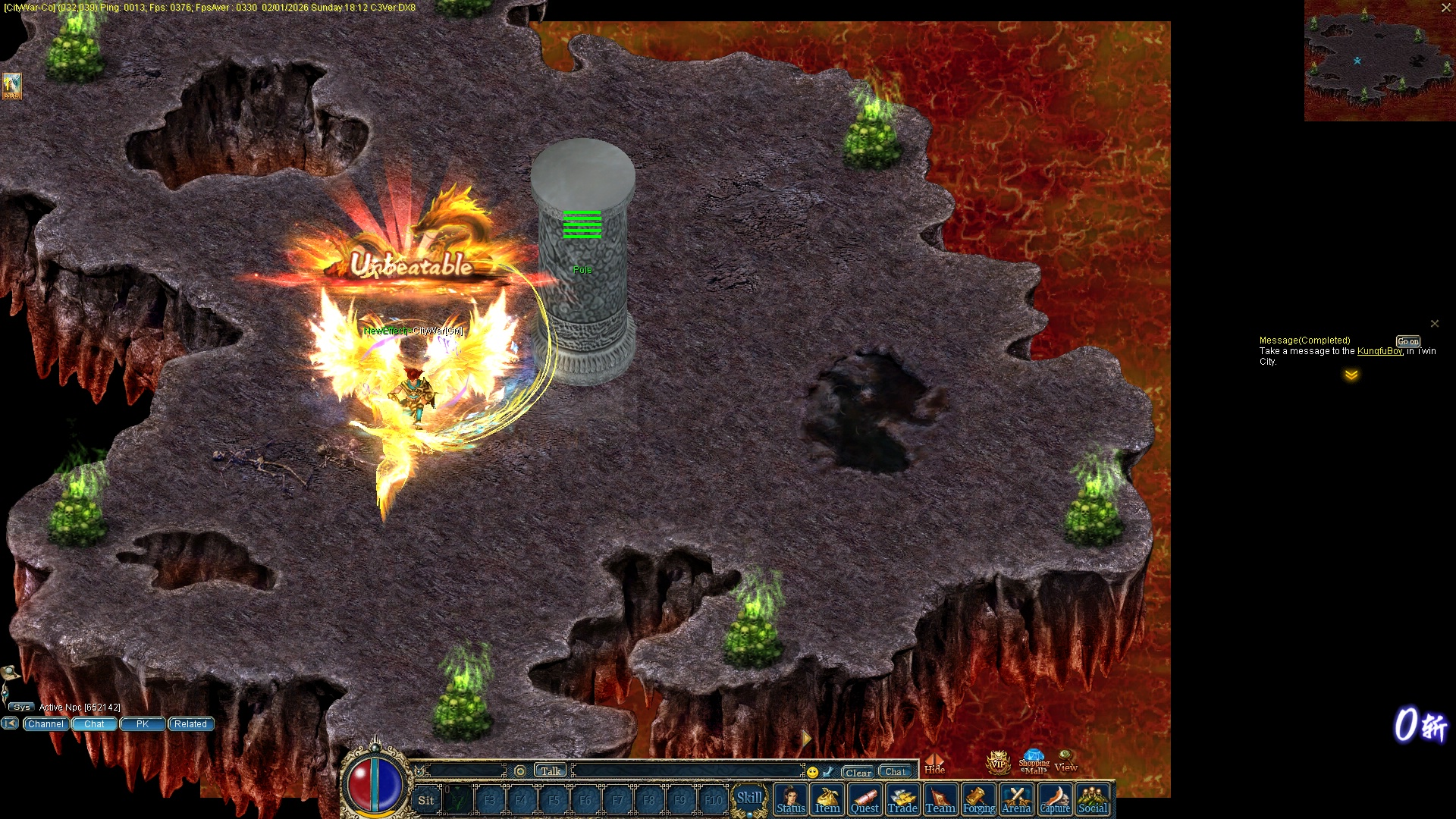
Task: Open the Status character panel
Action: 790,800
